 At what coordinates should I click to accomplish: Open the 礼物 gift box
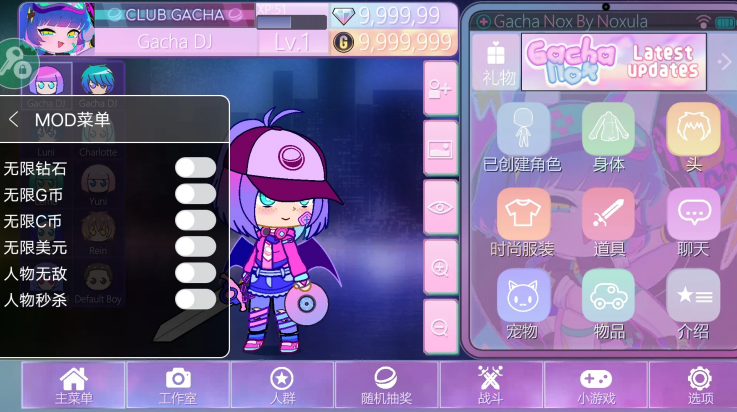495,61
